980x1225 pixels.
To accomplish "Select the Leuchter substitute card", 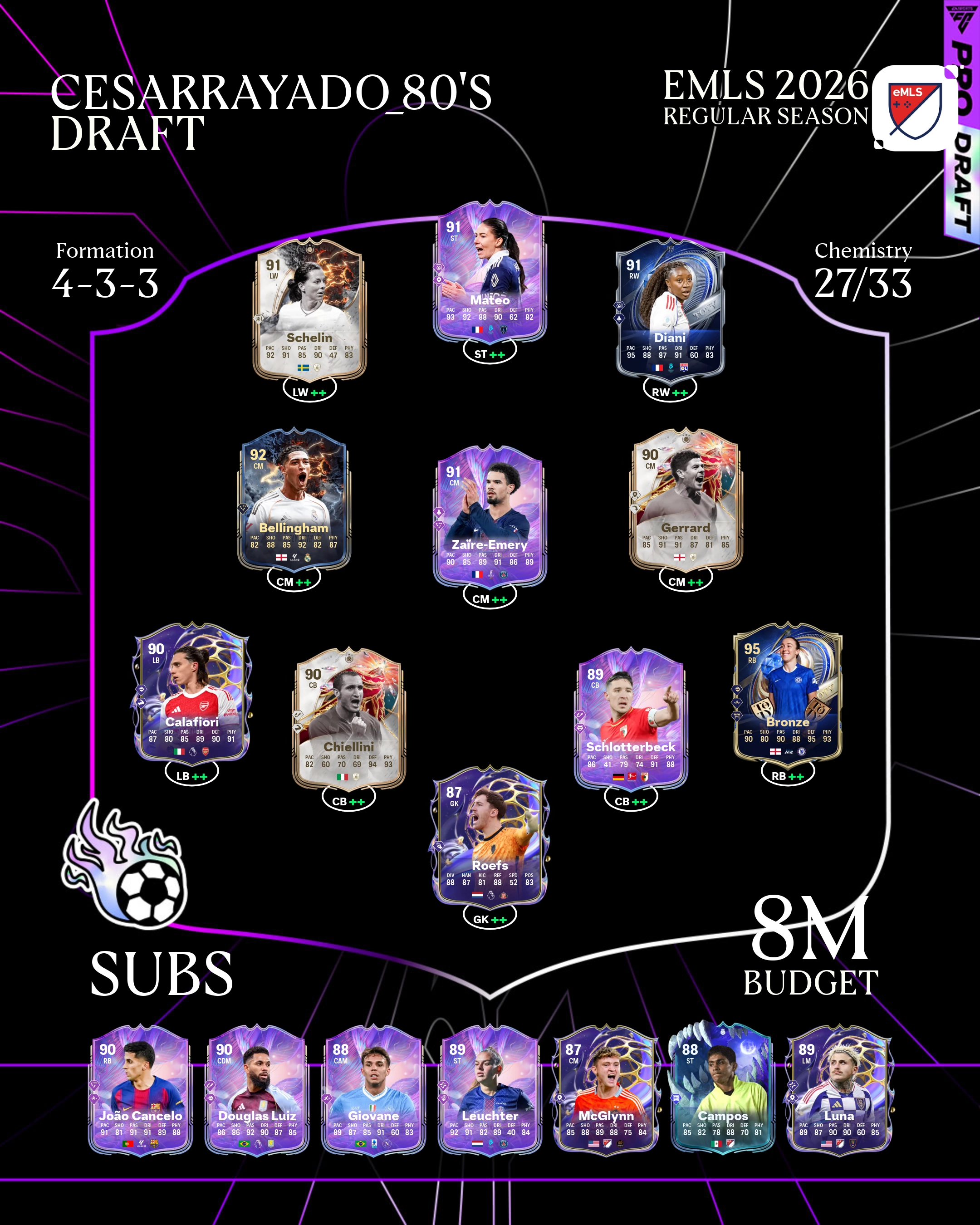I will coord(490,1091).
